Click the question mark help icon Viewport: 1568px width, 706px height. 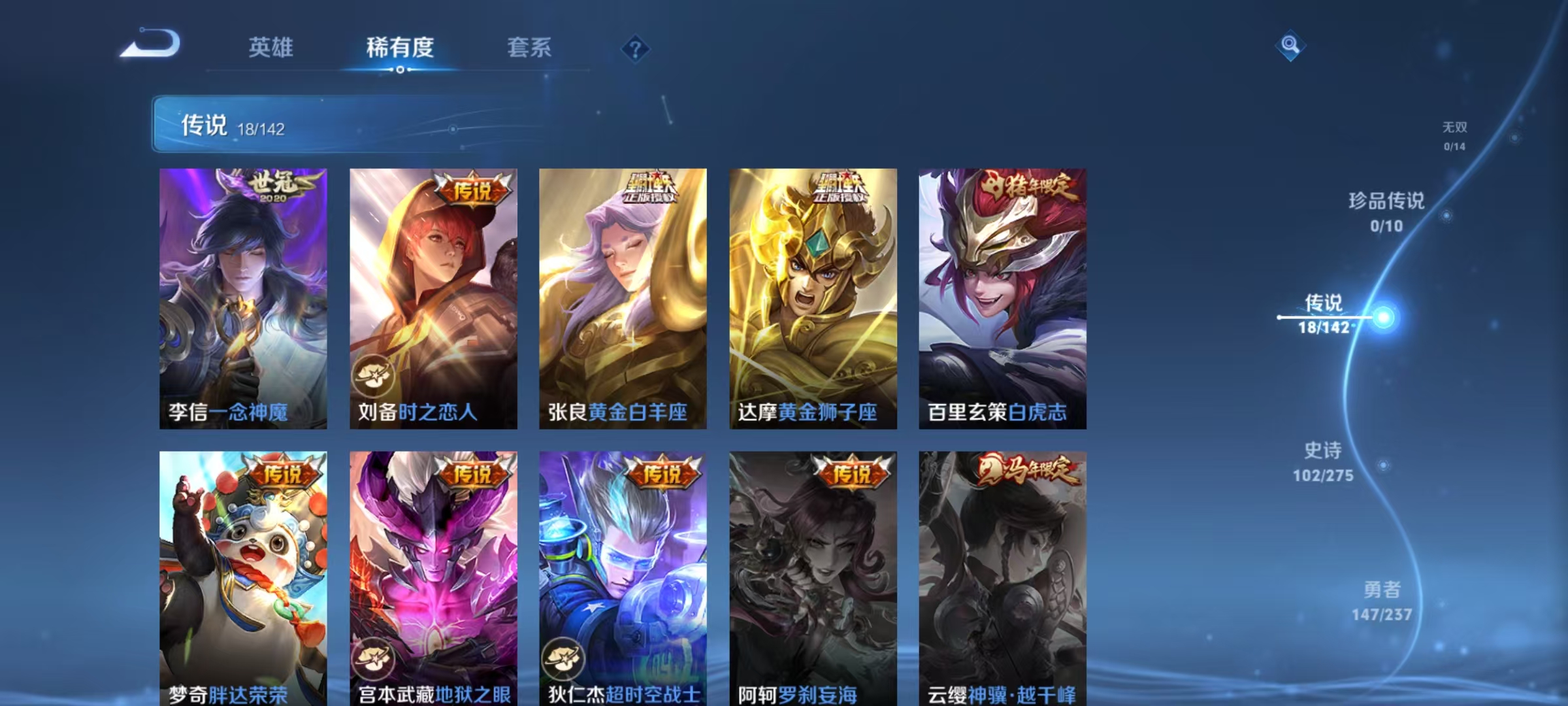point(636,48)
